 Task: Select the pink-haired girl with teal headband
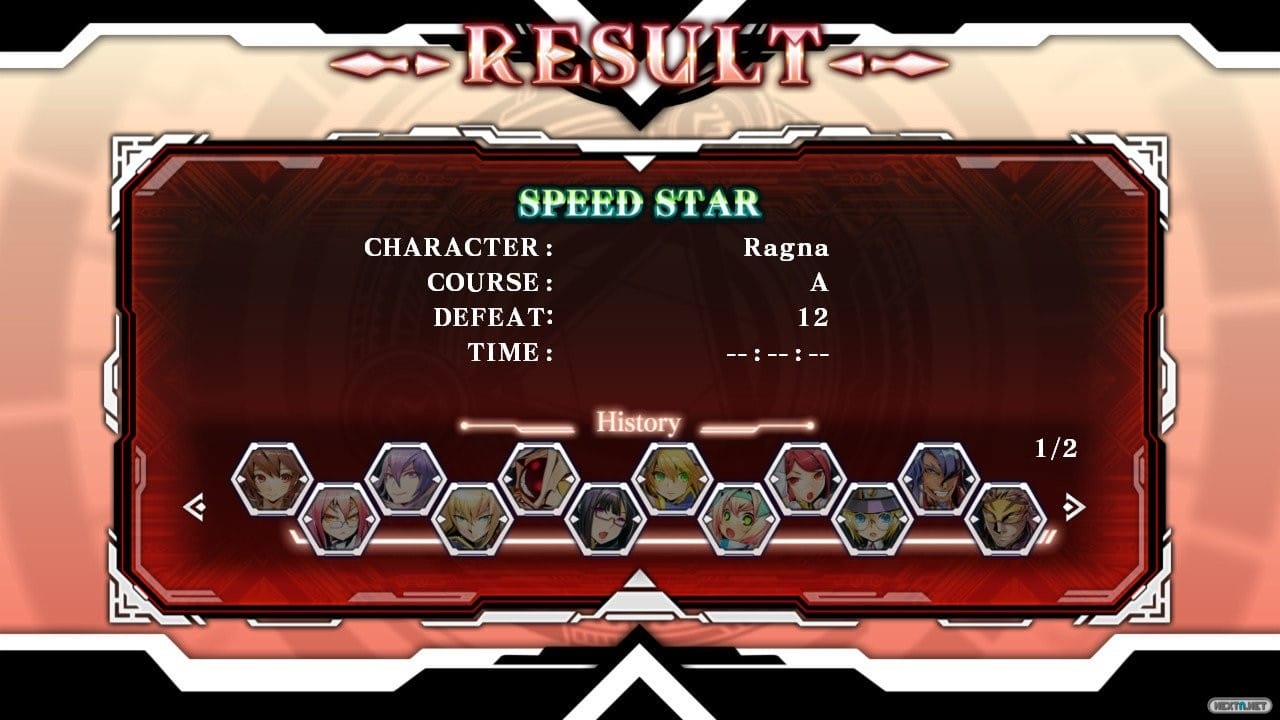739,519
